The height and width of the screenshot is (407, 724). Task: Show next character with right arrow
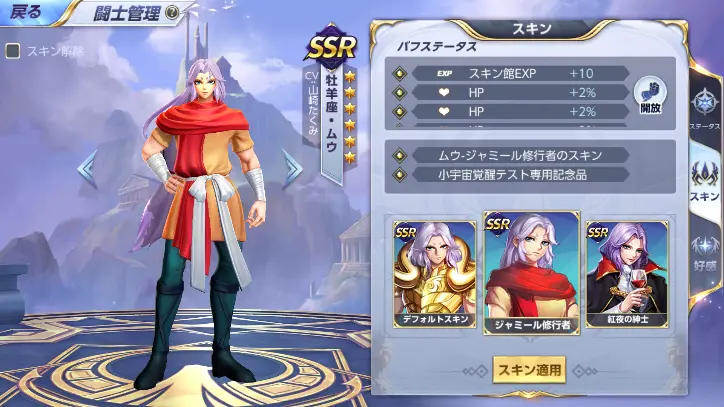[291, 168]
